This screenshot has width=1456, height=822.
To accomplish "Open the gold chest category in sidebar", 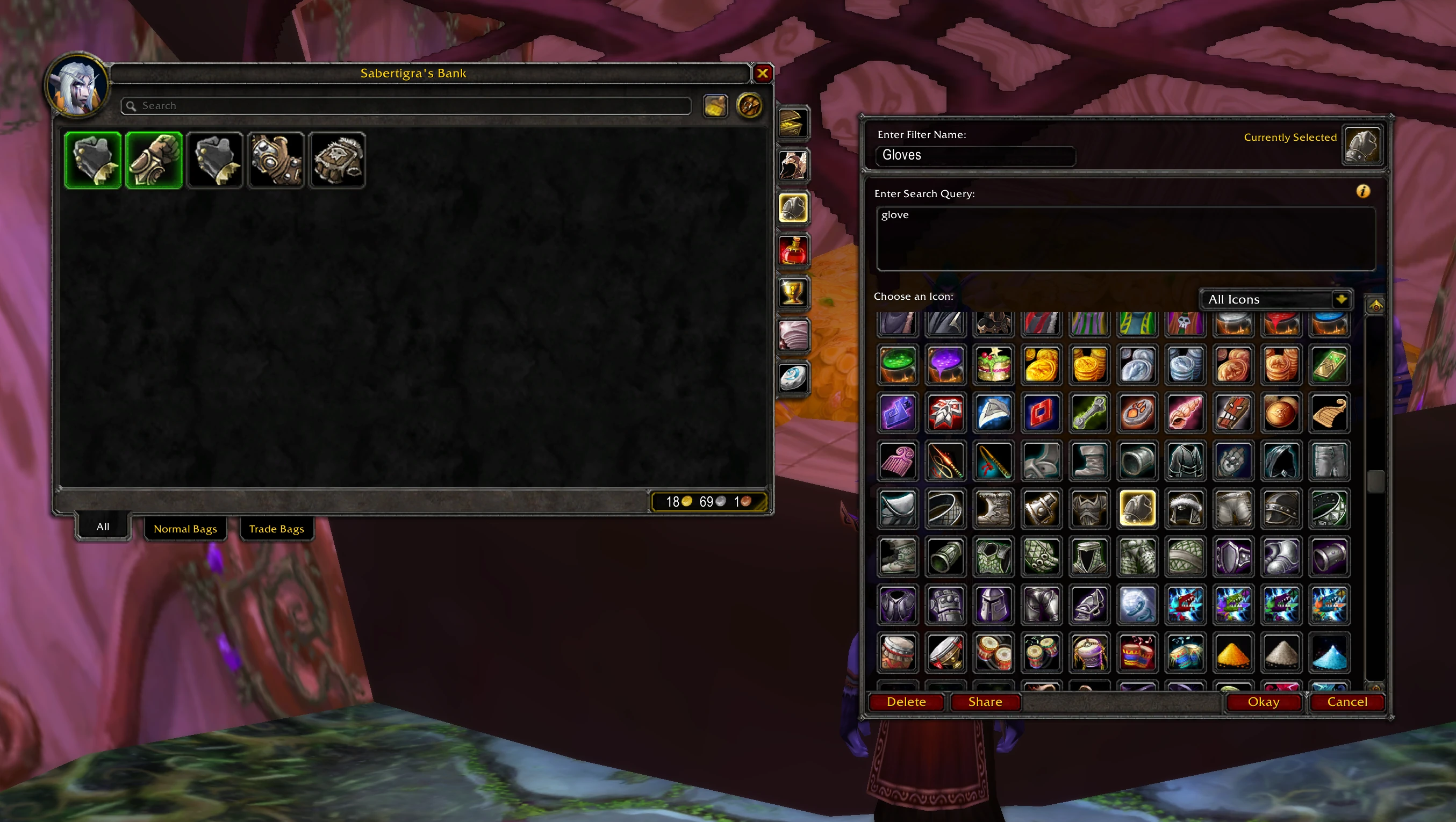I will tap(793, 122).
